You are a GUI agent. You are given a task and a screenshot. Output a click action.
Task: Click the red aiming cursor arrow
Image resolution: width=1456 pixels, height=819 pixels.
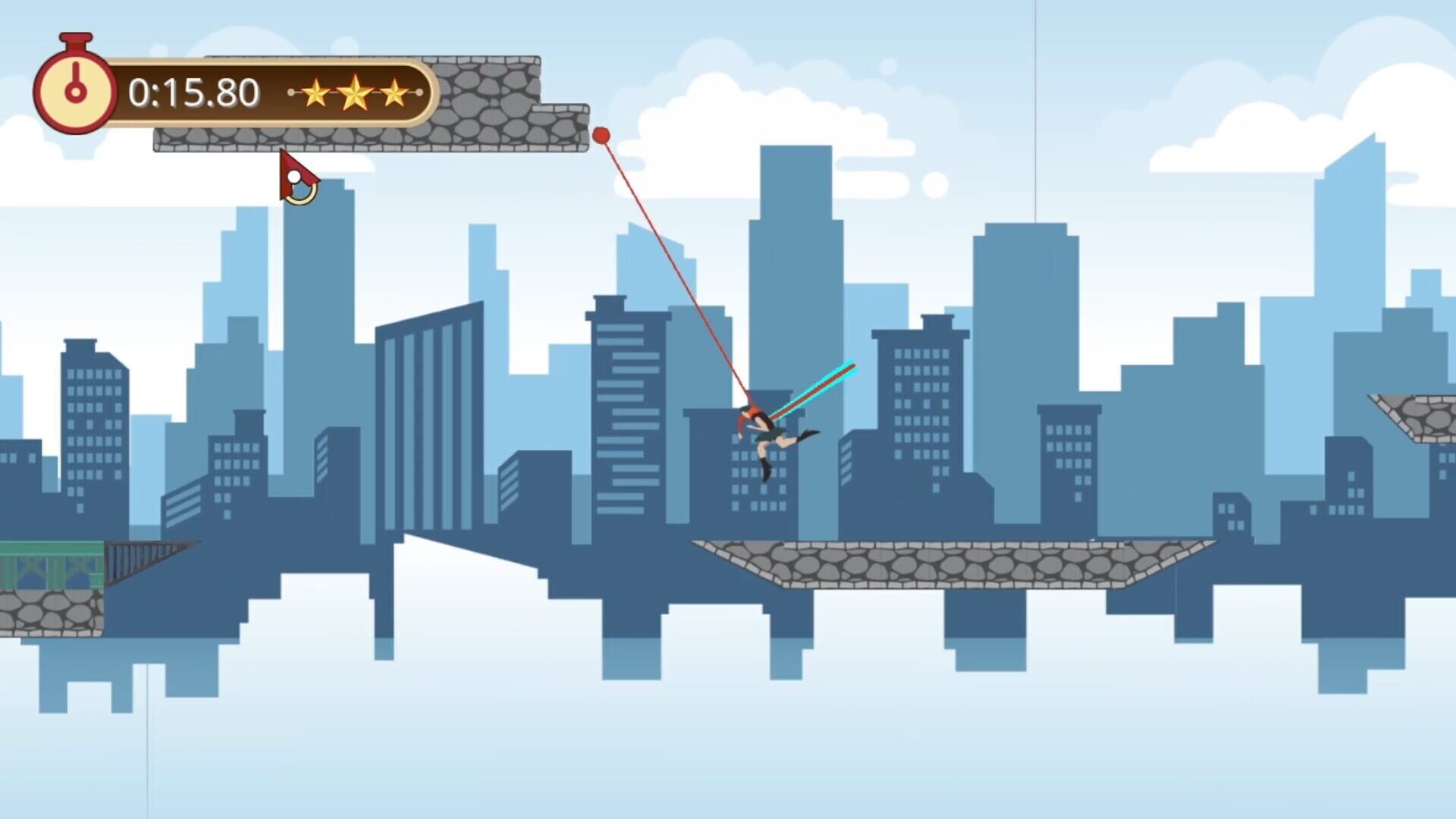coord(296,173)
